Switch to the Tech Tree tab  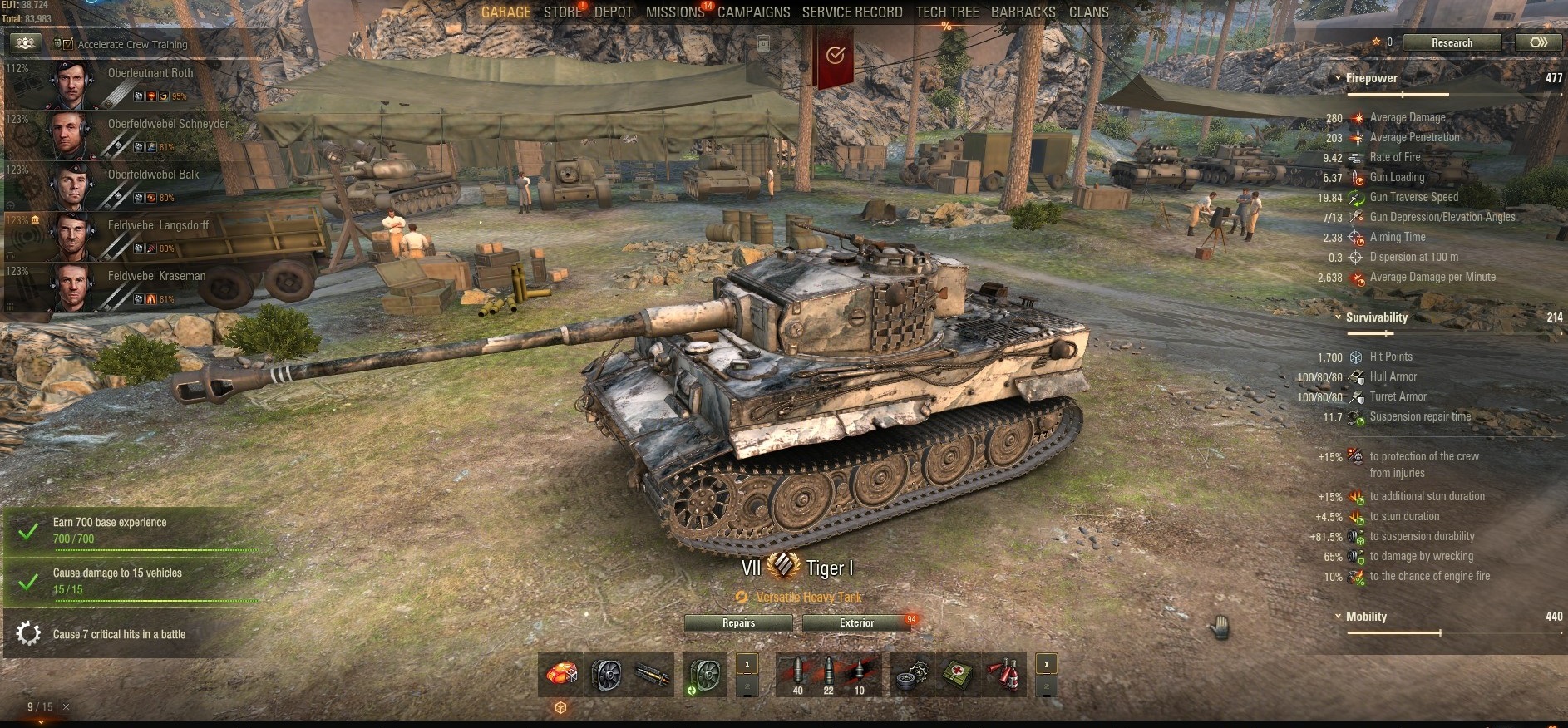[x=947, y=12]
